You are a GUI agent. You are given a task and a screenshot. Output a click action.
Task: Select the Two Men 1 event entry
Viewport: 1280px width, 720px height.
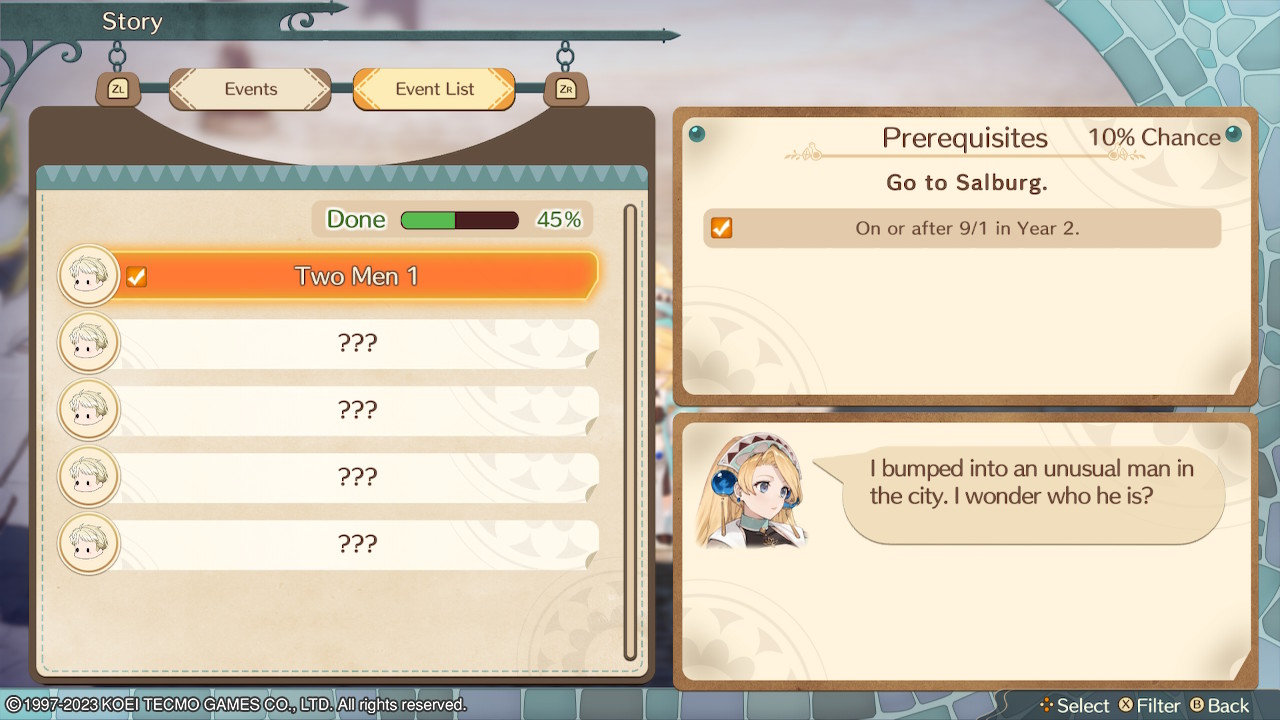pyautogui.click(x=358, y=275)
